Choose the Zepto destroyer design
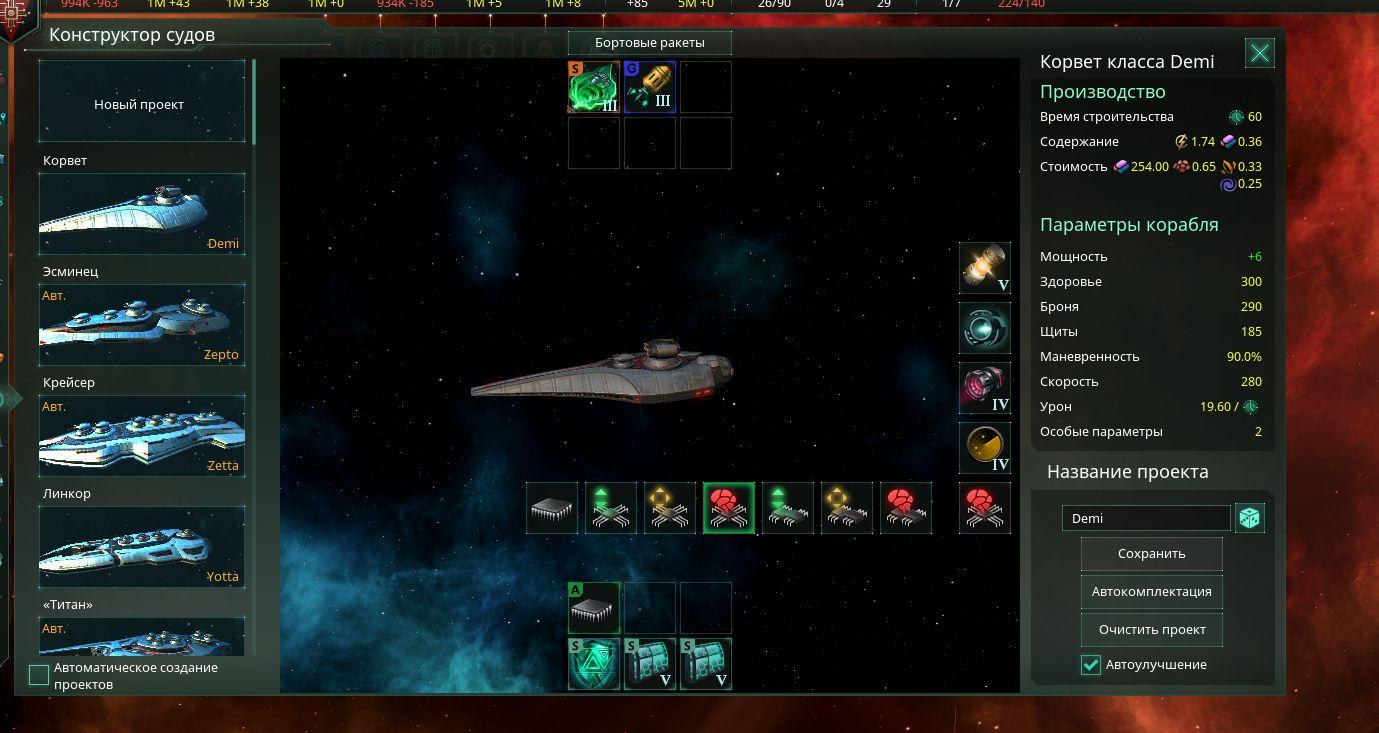1379x733 pixels. tap(141, 325)
